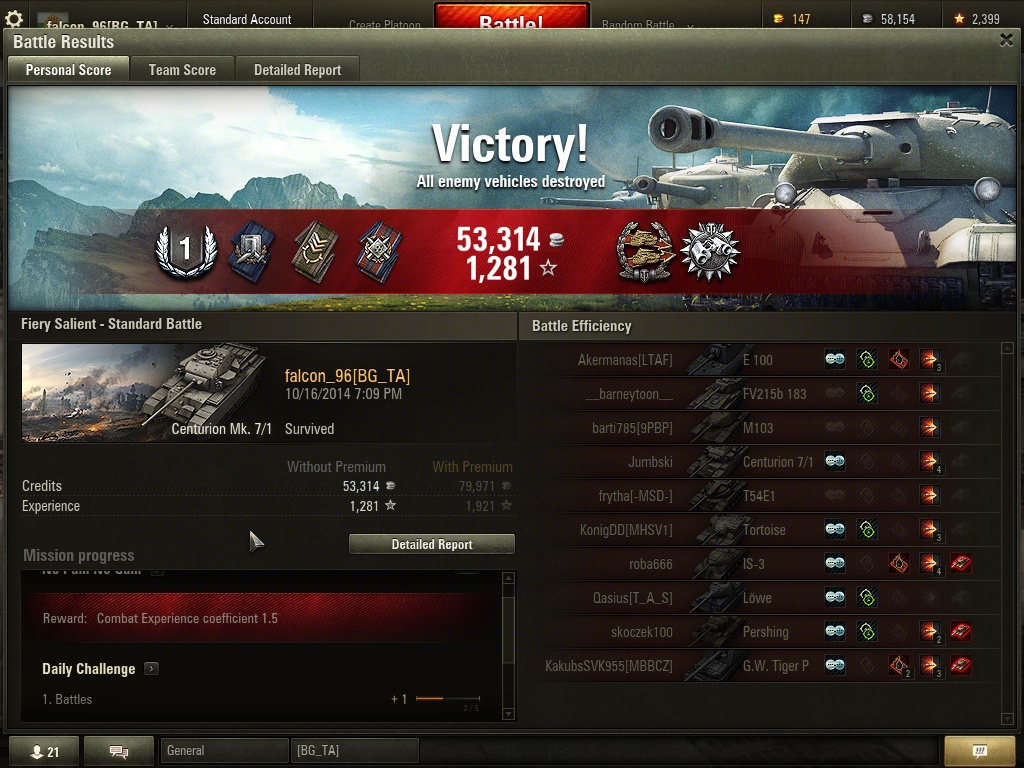Viewport: 1024px width, 768px height.
Task: Select the Personal Score tab
Action: 68,70
